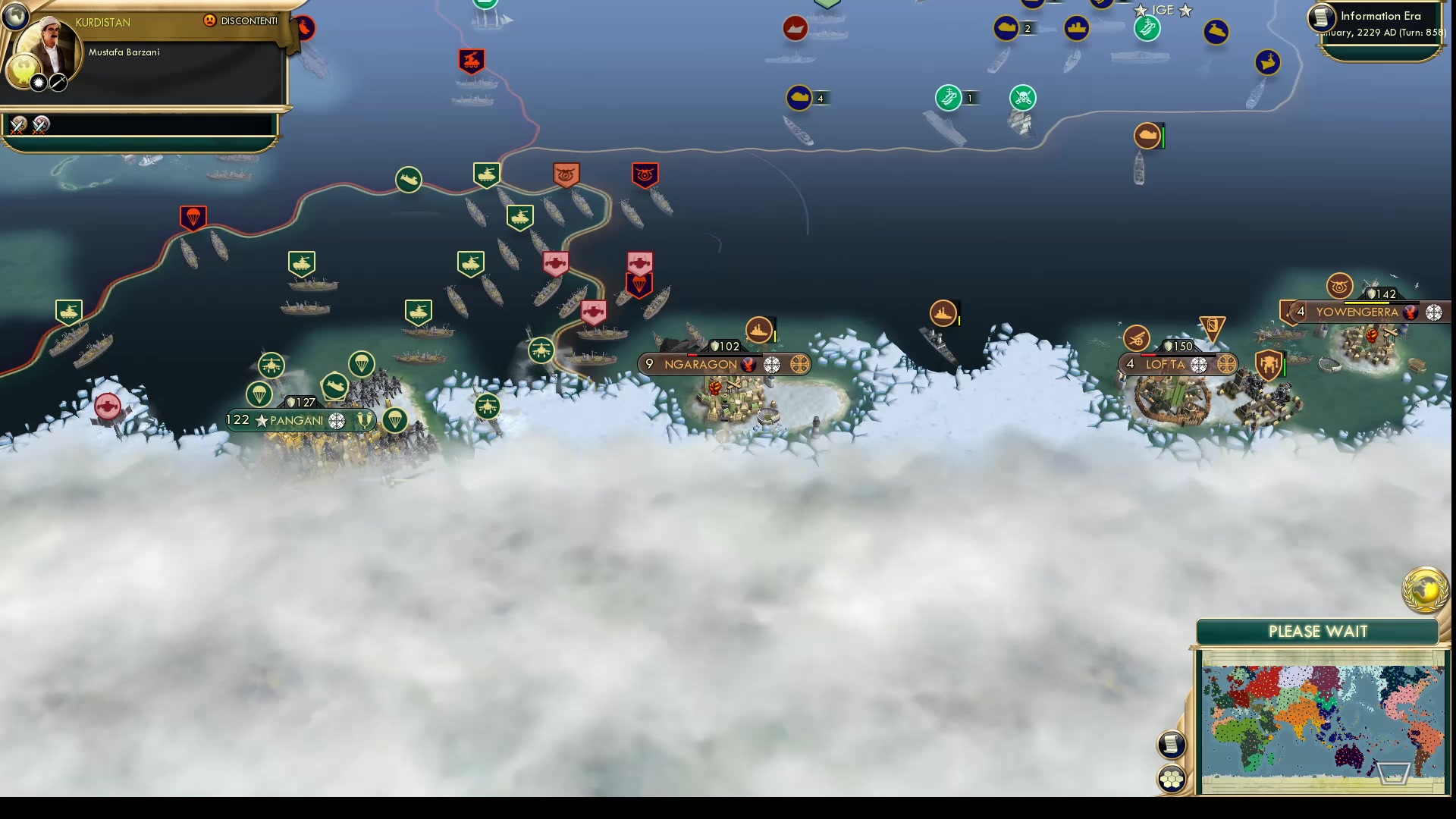Toggle the globe overlay button in top-left corner
The height and width of the screenshot is (819, 1456).
click(15, 15)
